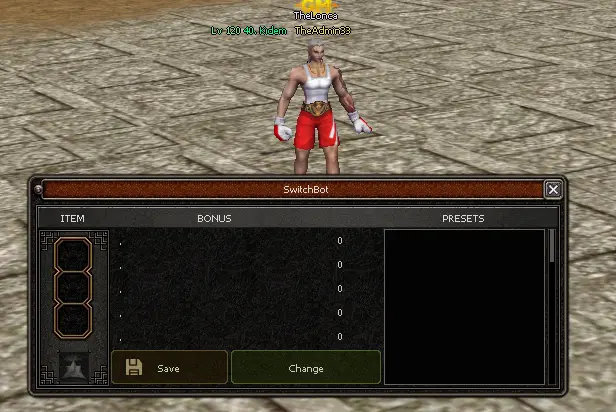Screen dimensions: 616x412
Task: Select the tall item slot under ITEM
Action: coord(73,288)
